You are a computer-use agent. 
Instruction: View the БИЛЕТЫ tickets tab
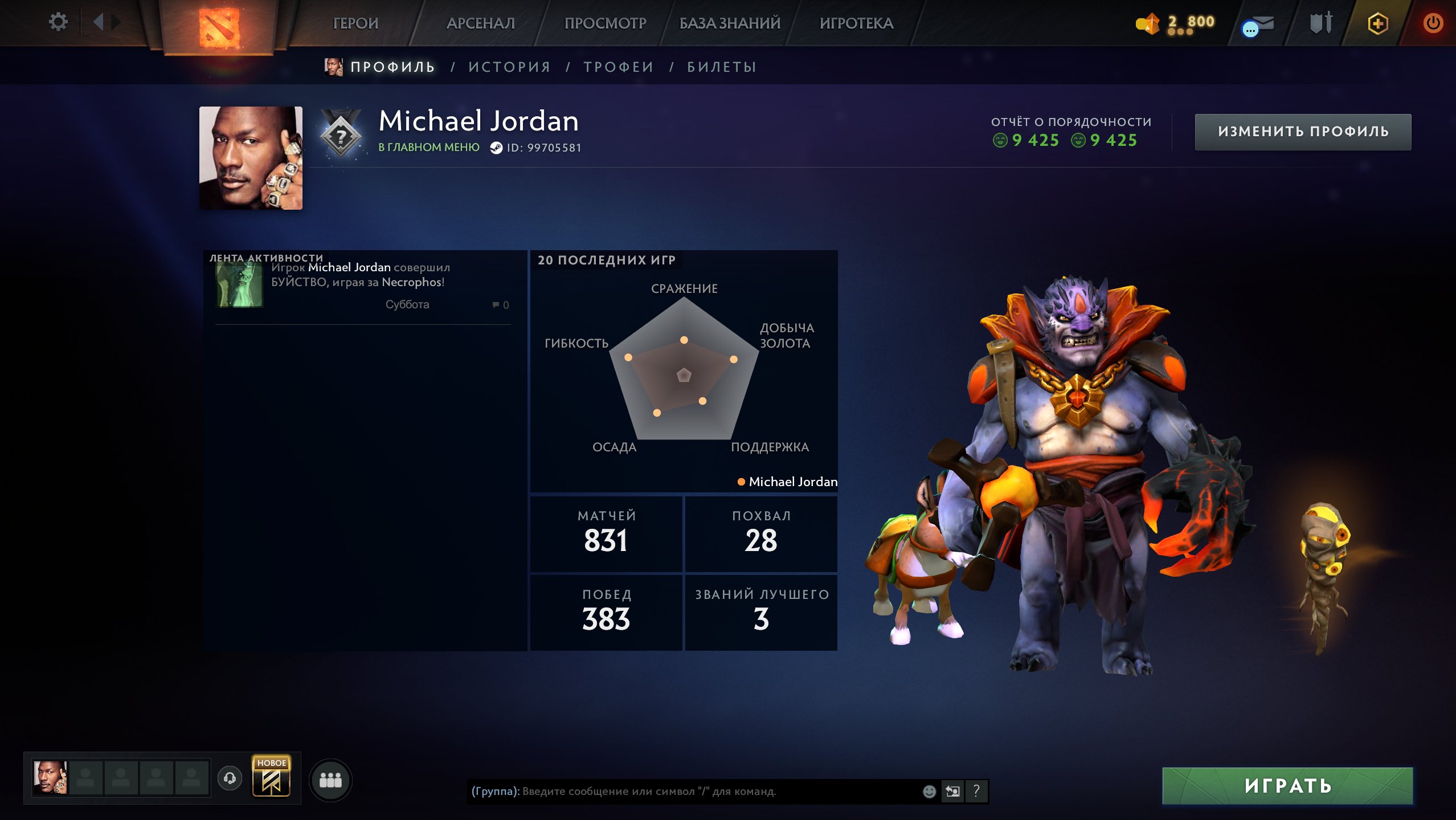coord(722,67)
